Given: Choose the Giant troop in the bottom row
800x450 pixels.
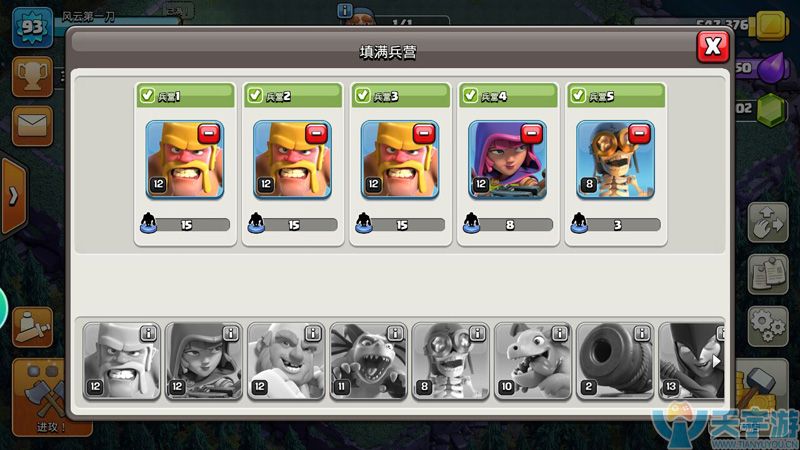Looking at the screenshot, I should [284, 362].
